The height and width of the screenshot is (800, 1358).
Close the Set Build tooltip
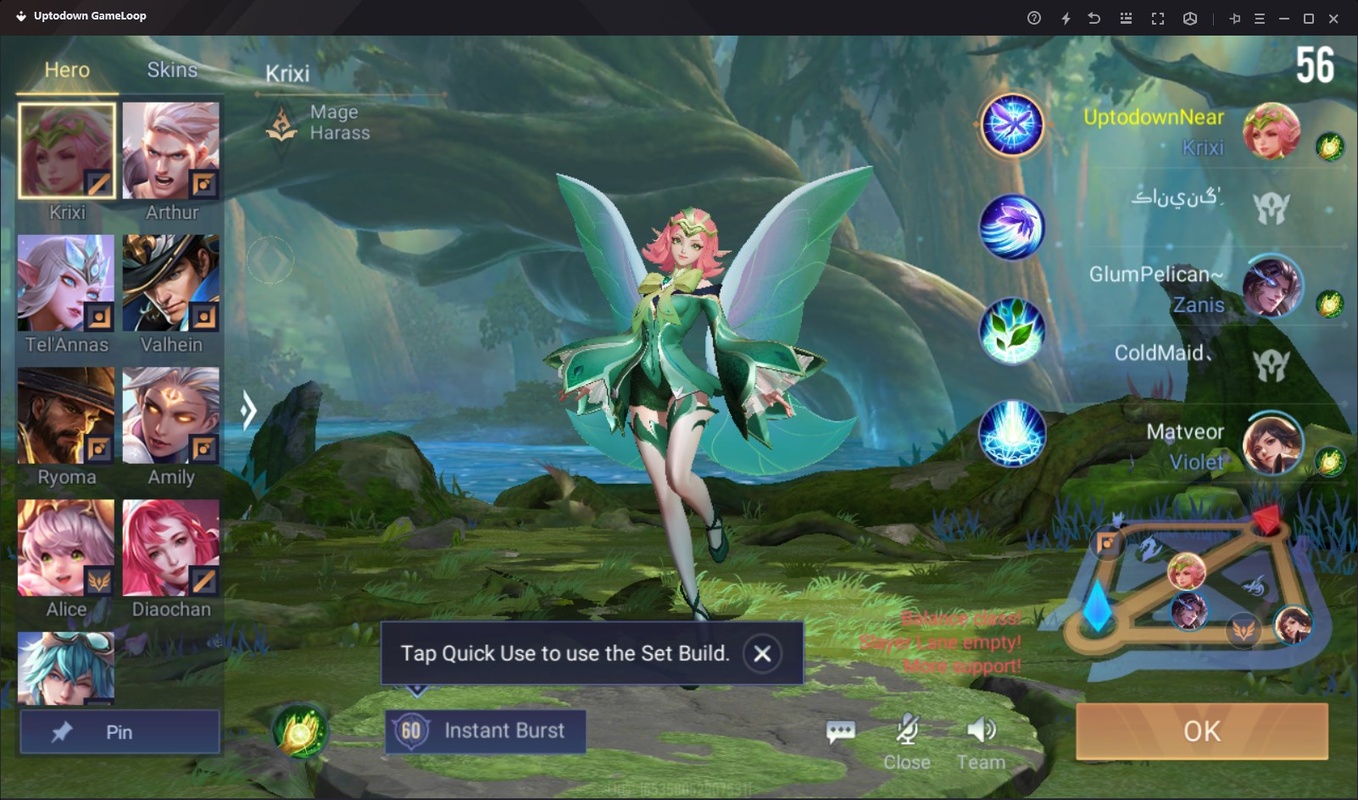[762, 653]
